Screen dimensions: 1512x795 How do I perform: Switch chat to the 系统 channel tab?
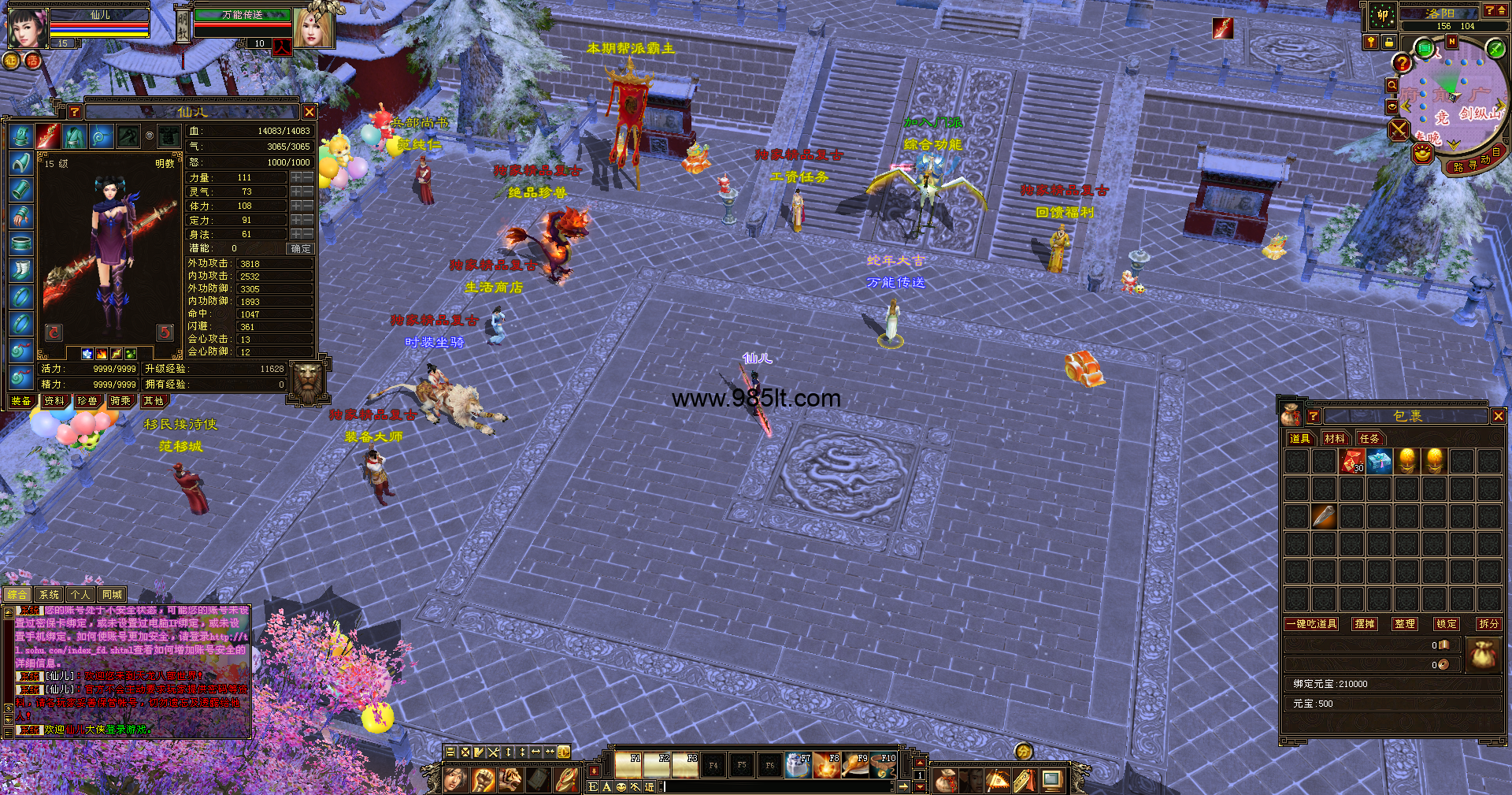click(49, 595)
